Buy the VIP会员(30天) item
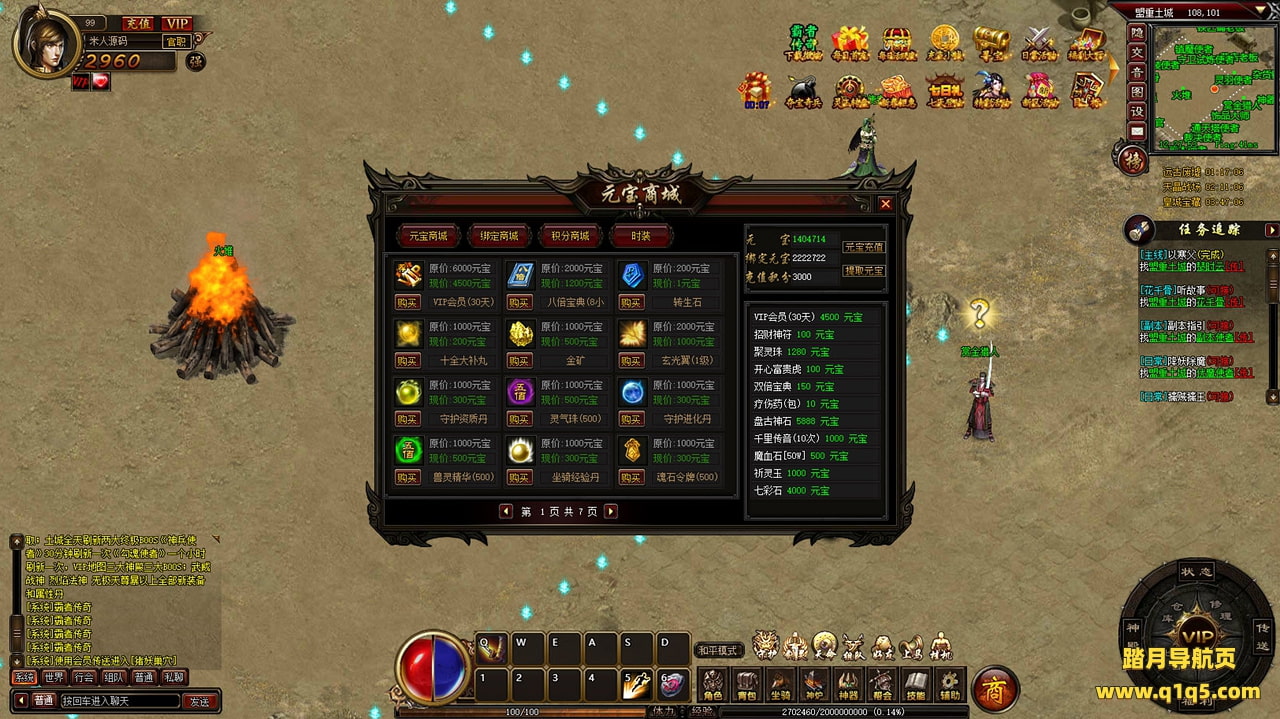This screenshot has height=719, width=1280. pyautogui.click(x=407, y=302)
